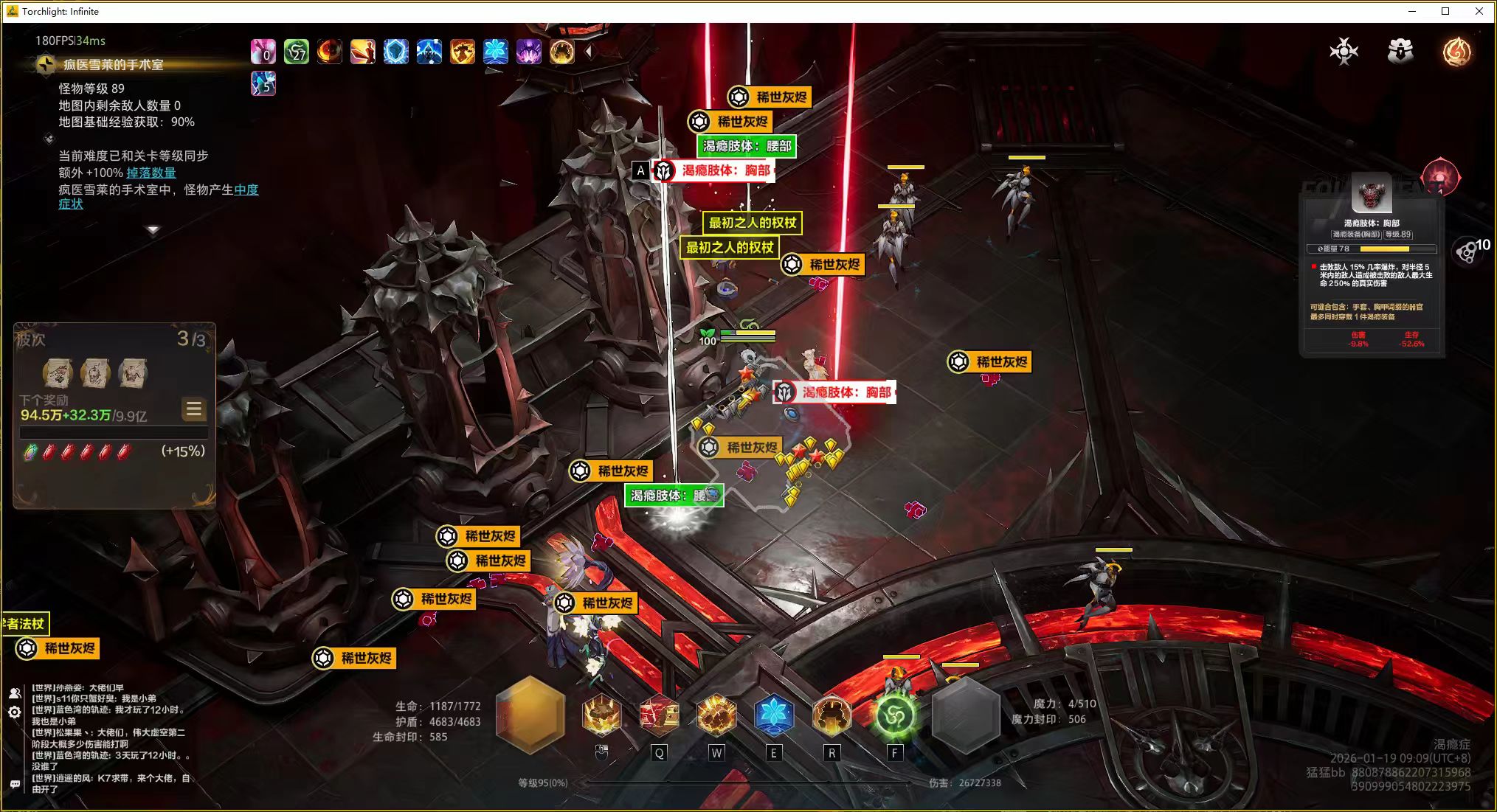1497x812 pixels.
Task: Cast the red shattering rock skill on Q
Action: 659,715
